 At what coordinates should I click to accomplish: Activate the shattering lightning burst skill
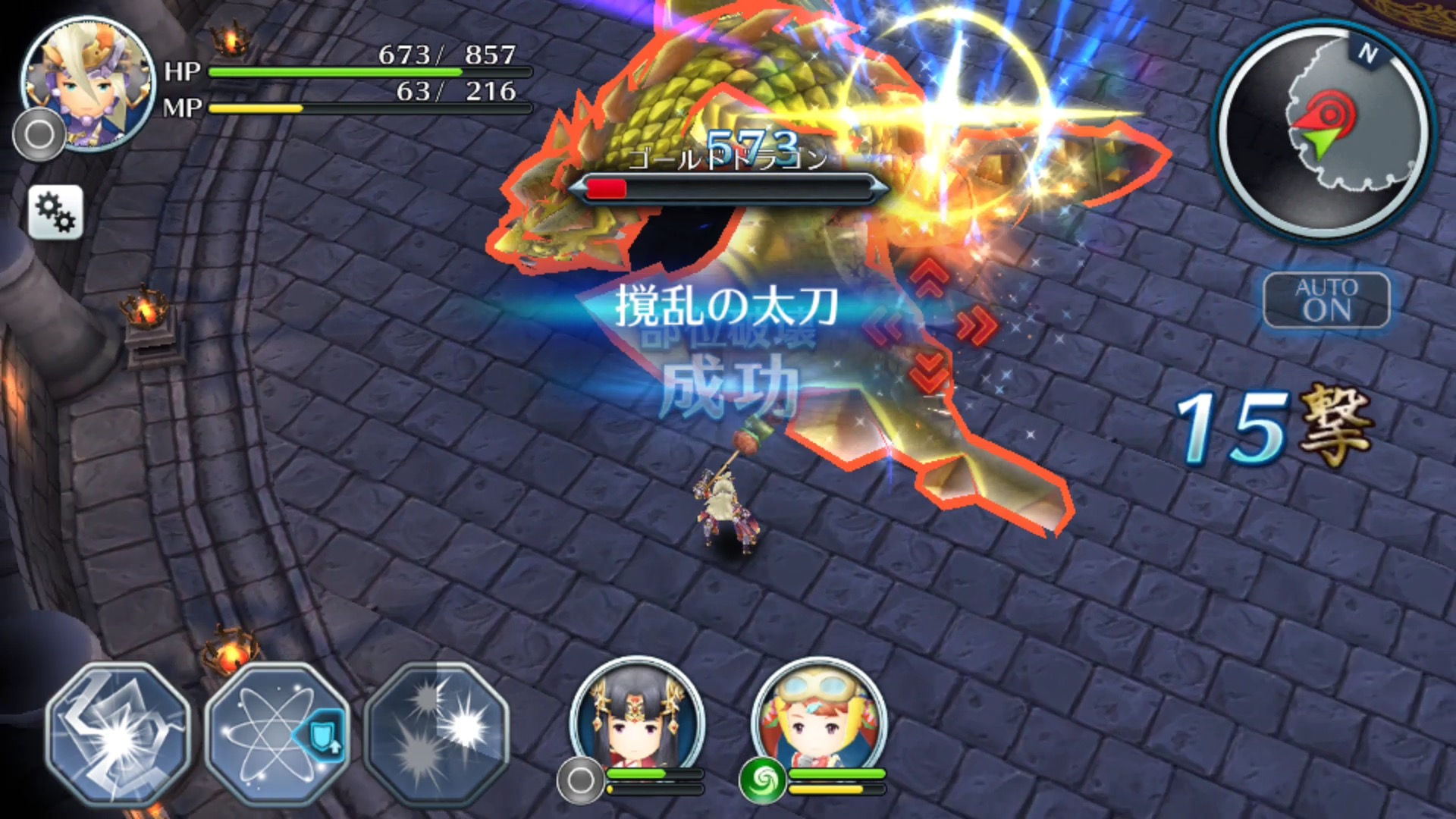click(118, 734)
